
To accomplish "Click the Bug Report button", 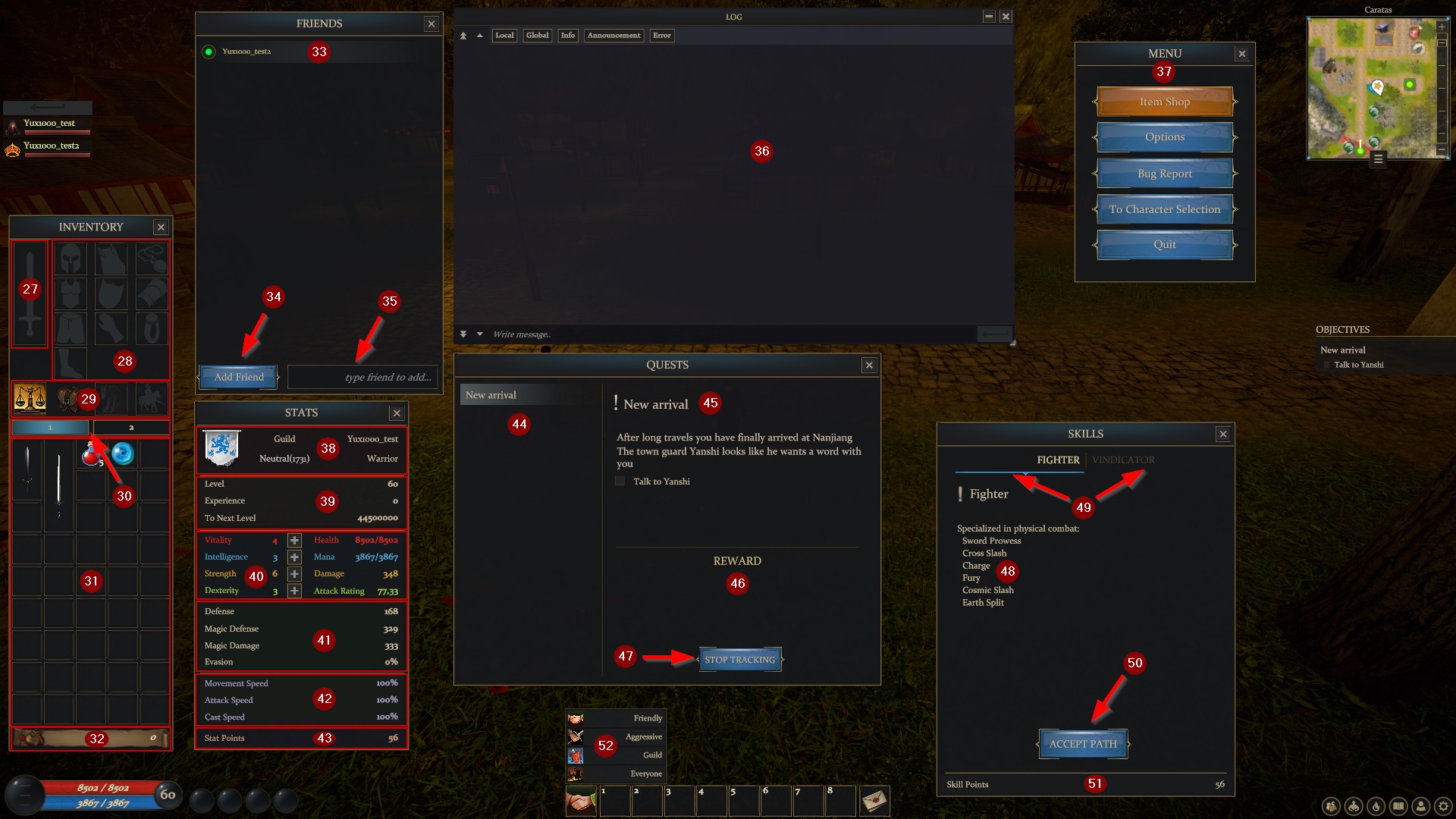I will [x=1164, y=174].
